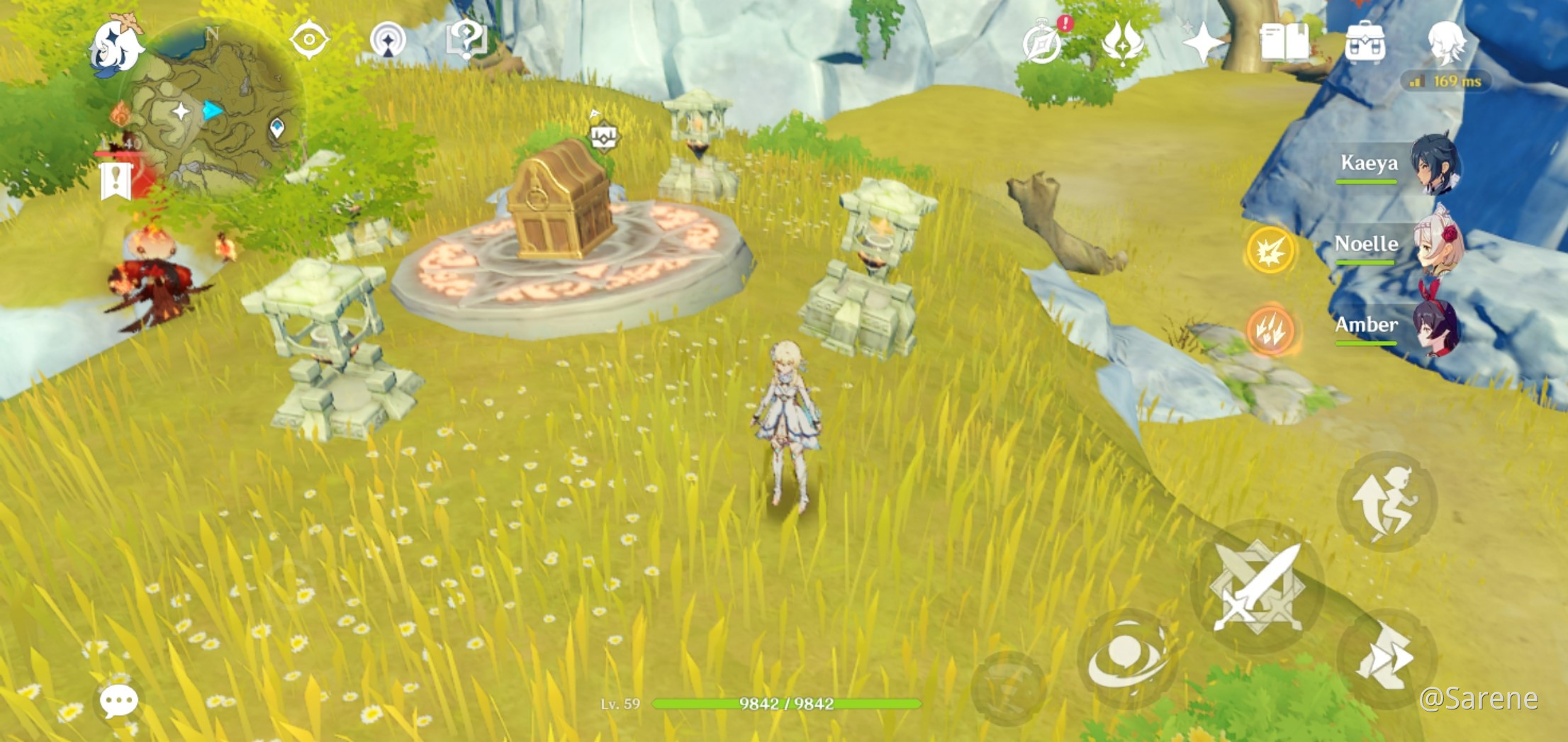The image size is (1568, 742).
Task: Open the Events timer with red notification badge
Action: click(1042, 44)
